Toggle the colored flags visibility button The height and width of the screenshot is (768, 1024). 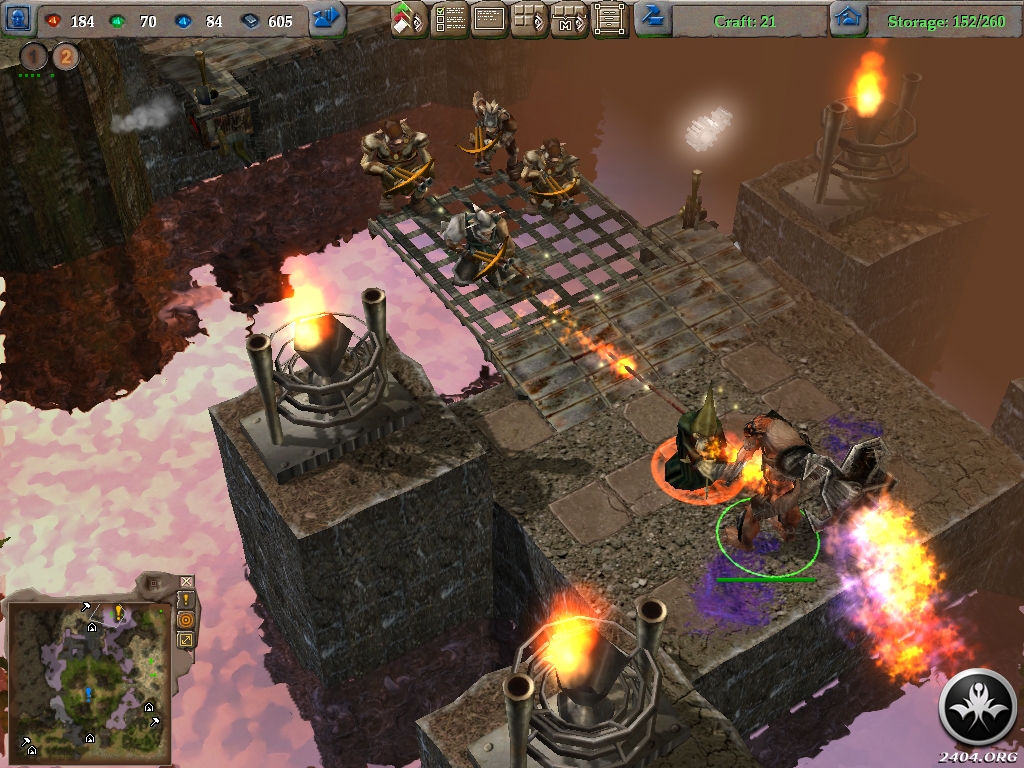[x=409, y=19]
